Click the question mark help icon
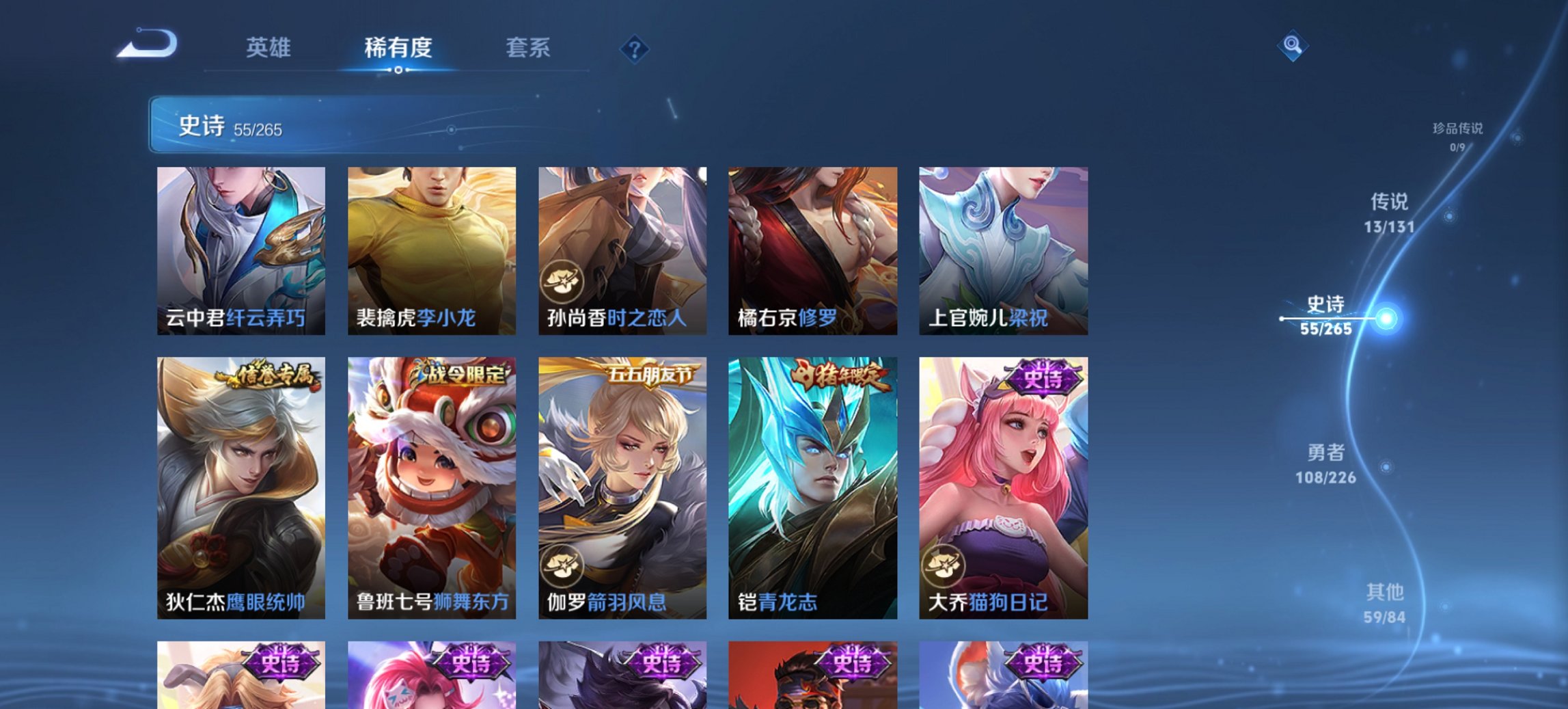This screenshot has width=1568, height=709. point(634,49)
